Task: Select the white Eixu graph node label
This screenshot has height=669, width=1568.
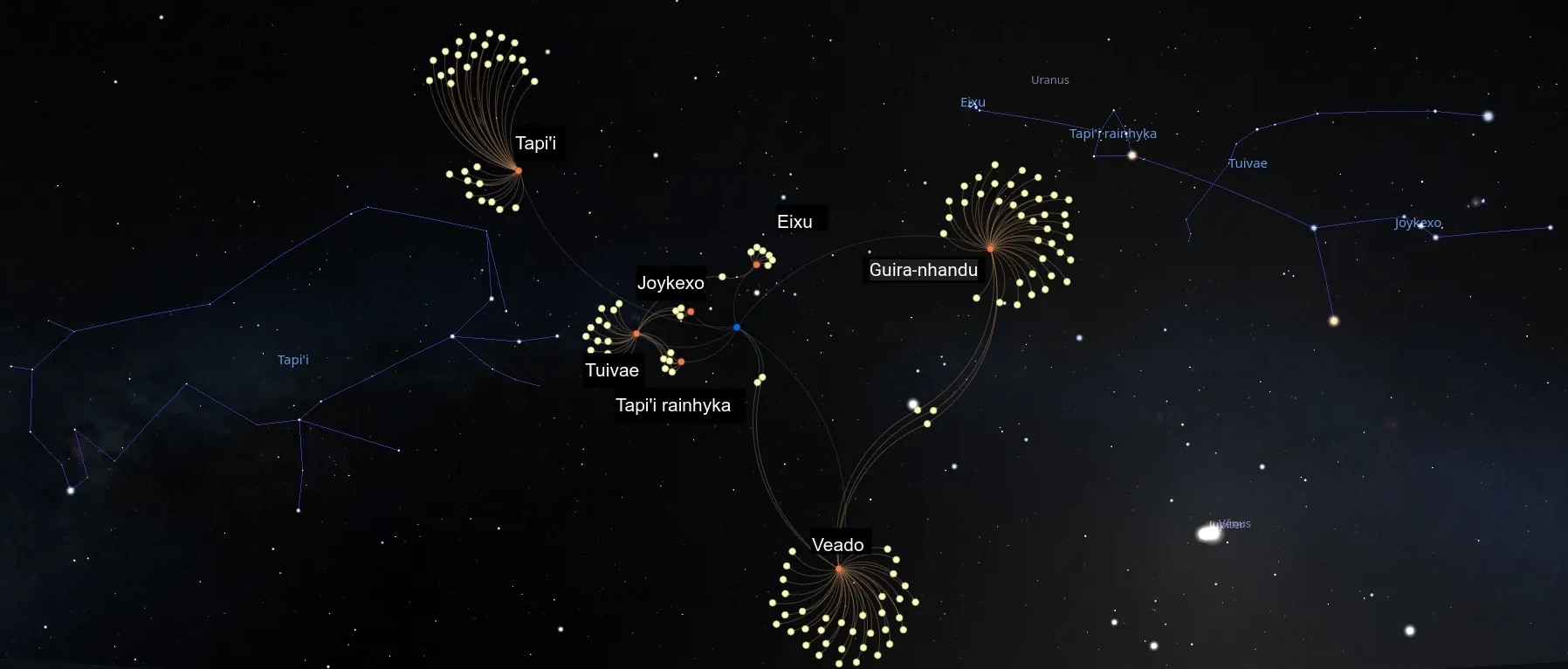Action: click(x=794, y=222)
